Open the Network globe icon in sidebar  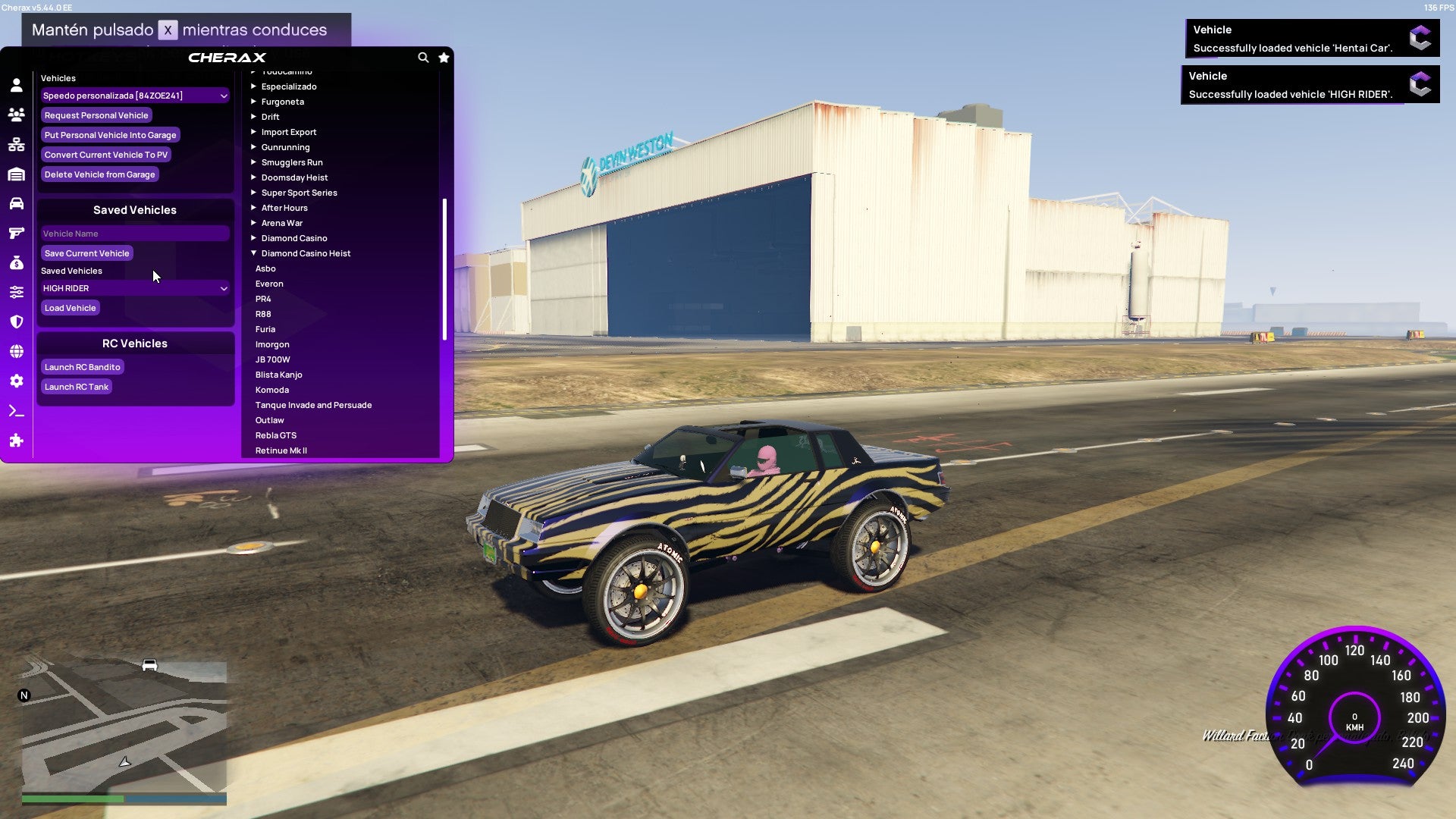15,350
